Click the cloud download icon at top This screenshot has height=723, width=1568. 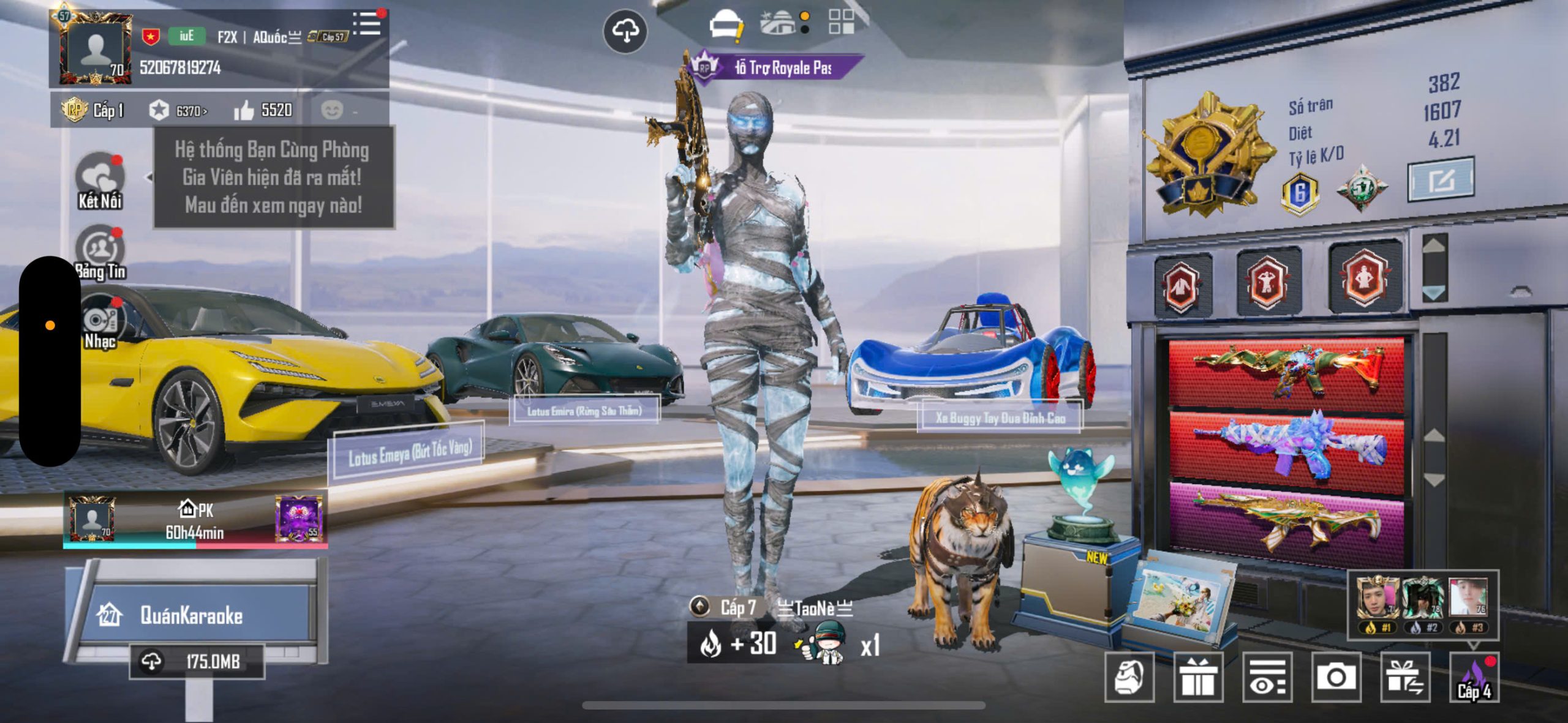[x=625, y=31]
